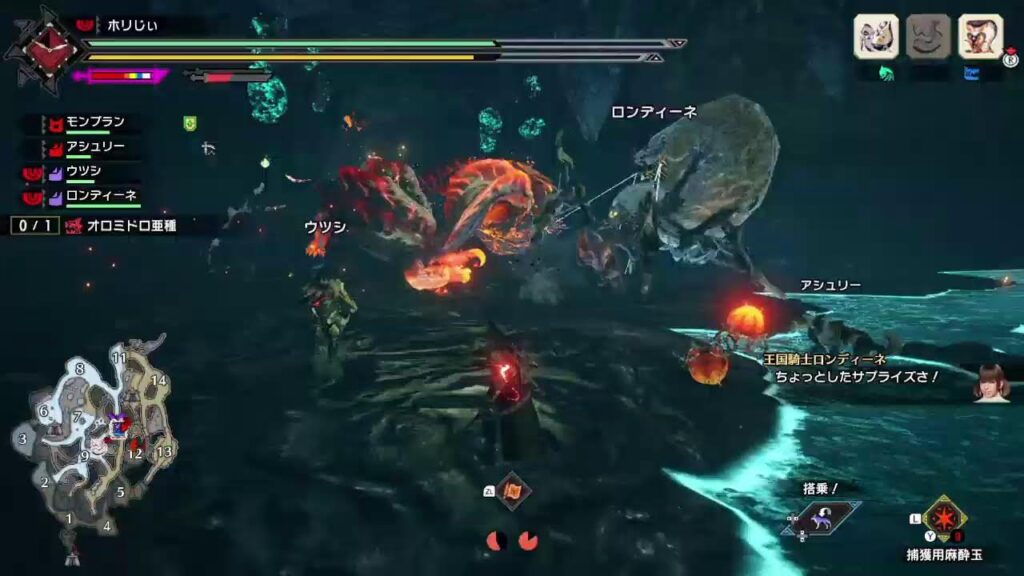Click the green shield status icon
This screenshot has height=576, width=1024.
pos(190,123)
